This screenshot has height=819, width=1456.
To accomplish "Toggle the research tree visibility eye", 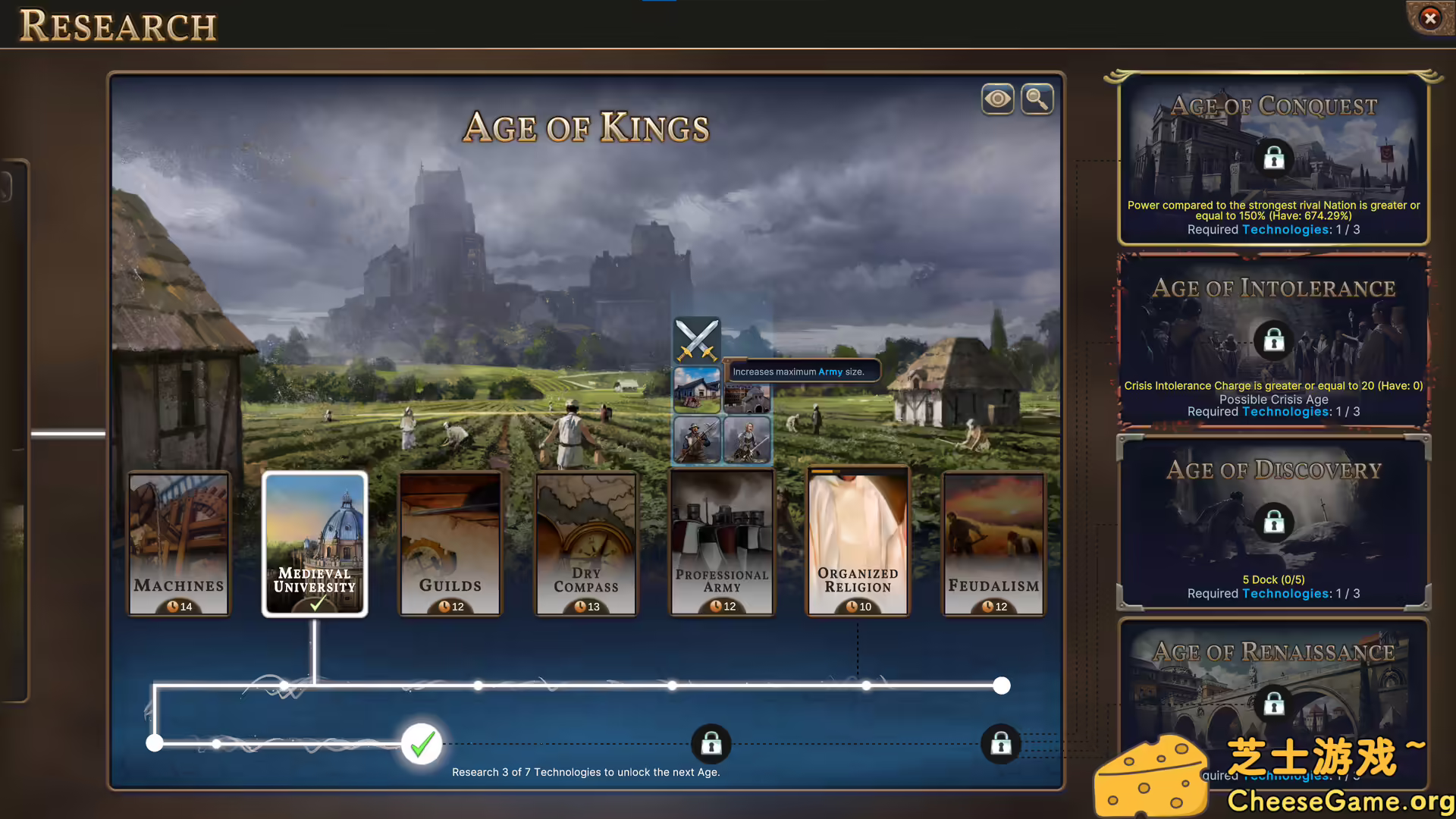I will [x=997, y=99].
